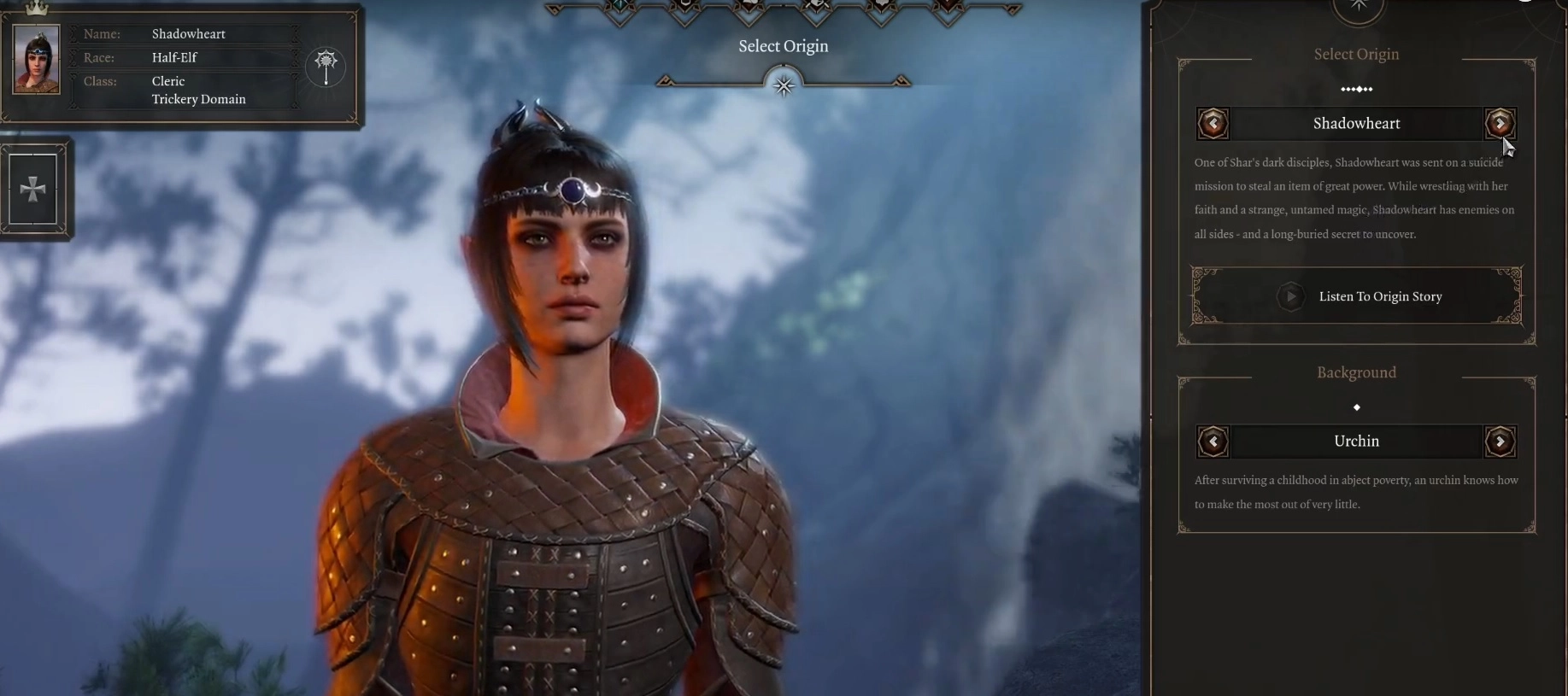Choose the next background after Urchin
The width and height of the screenshot is (1568, 696).
[x=1500, y=442]
